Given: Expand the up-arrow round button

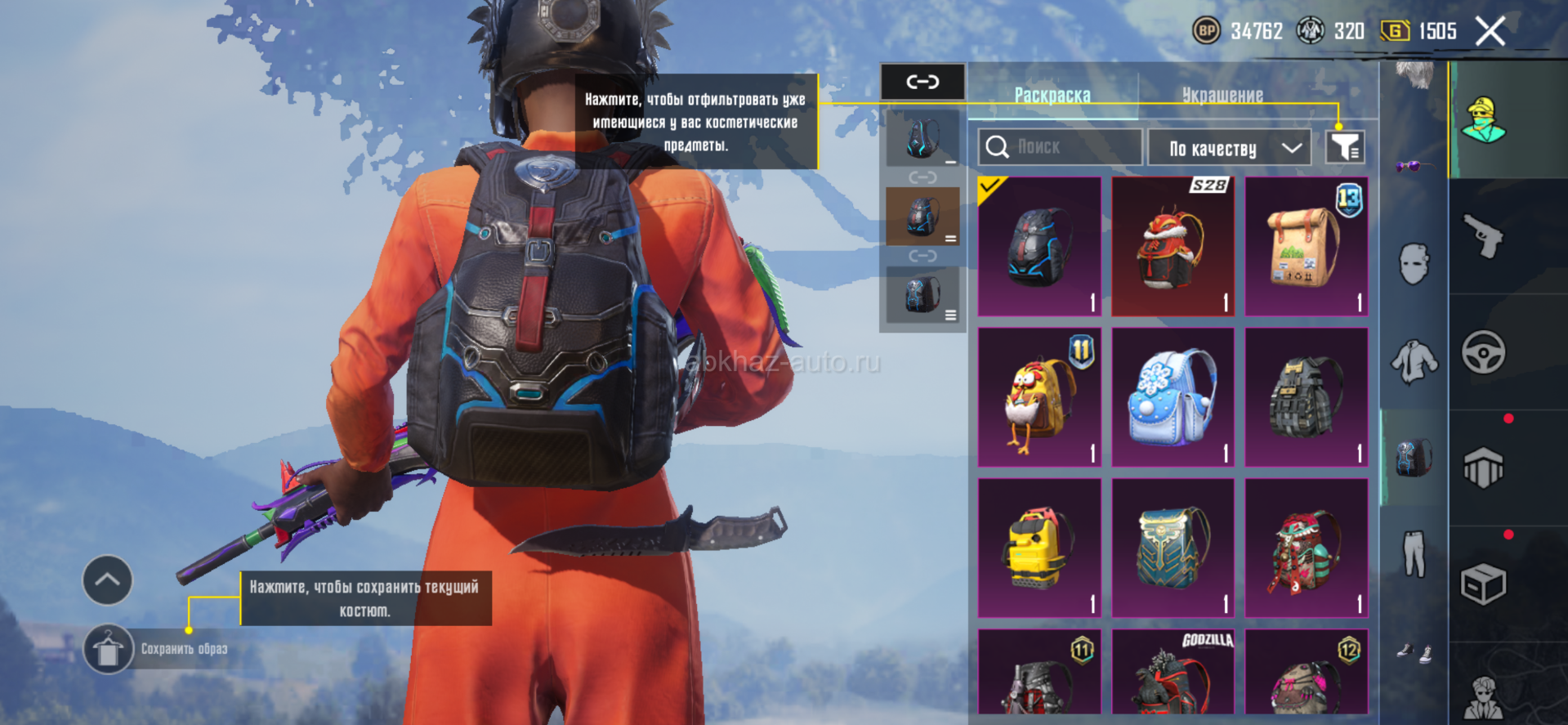Looking at the screenshot, I should pos(107,580).
